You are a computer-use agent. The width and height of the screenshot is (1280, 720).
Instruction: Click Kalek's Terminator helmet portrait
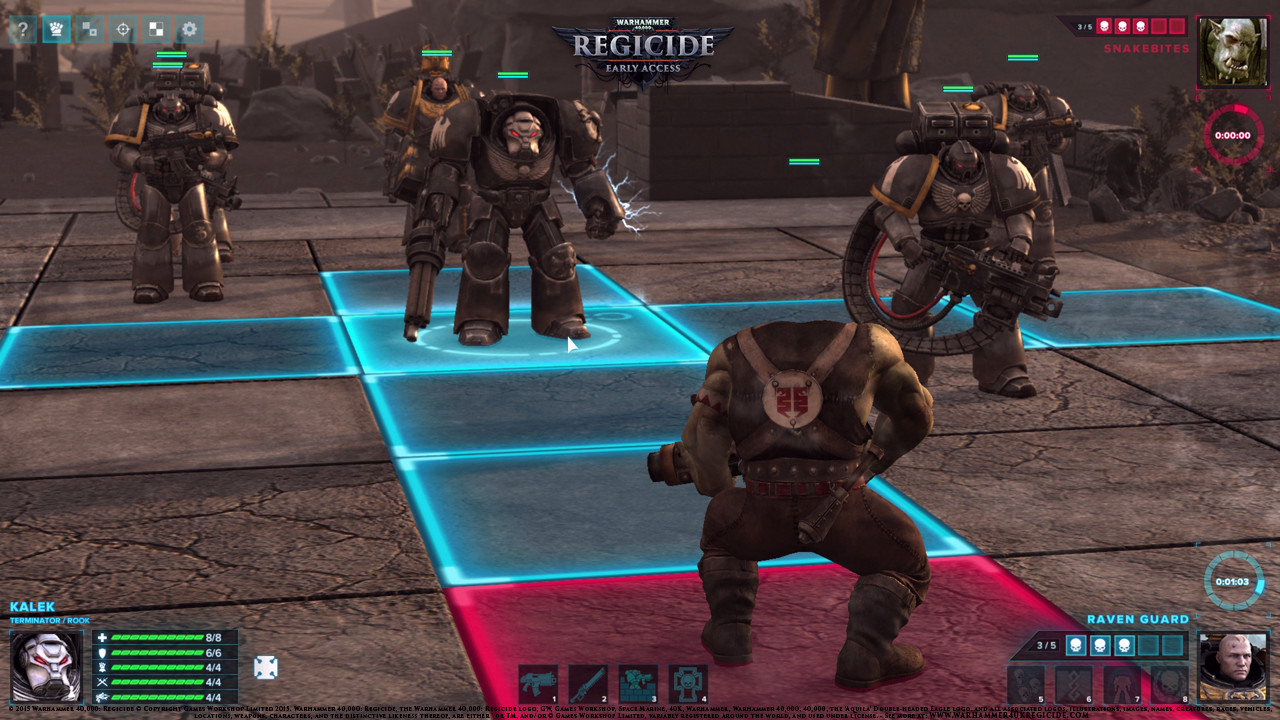47,666
